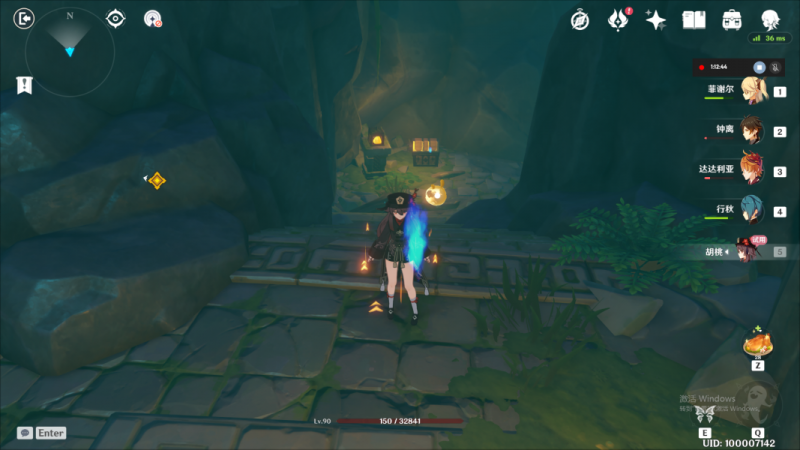Open the four-pointed star Wish menu
The width and height of the screenshot is (800, 450).
point(656,19)
